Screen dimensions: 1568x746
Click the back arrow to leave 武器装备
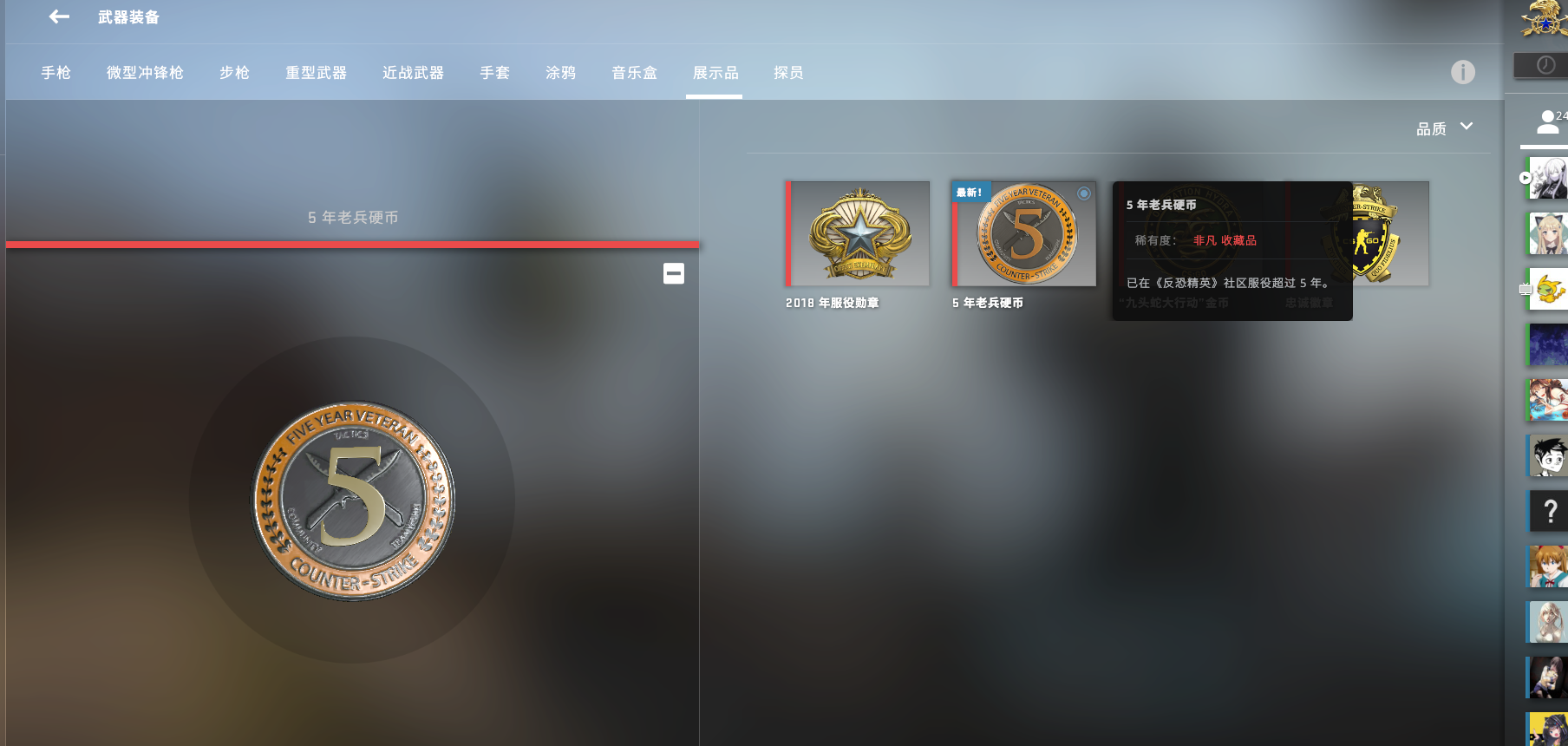[57, 16]
